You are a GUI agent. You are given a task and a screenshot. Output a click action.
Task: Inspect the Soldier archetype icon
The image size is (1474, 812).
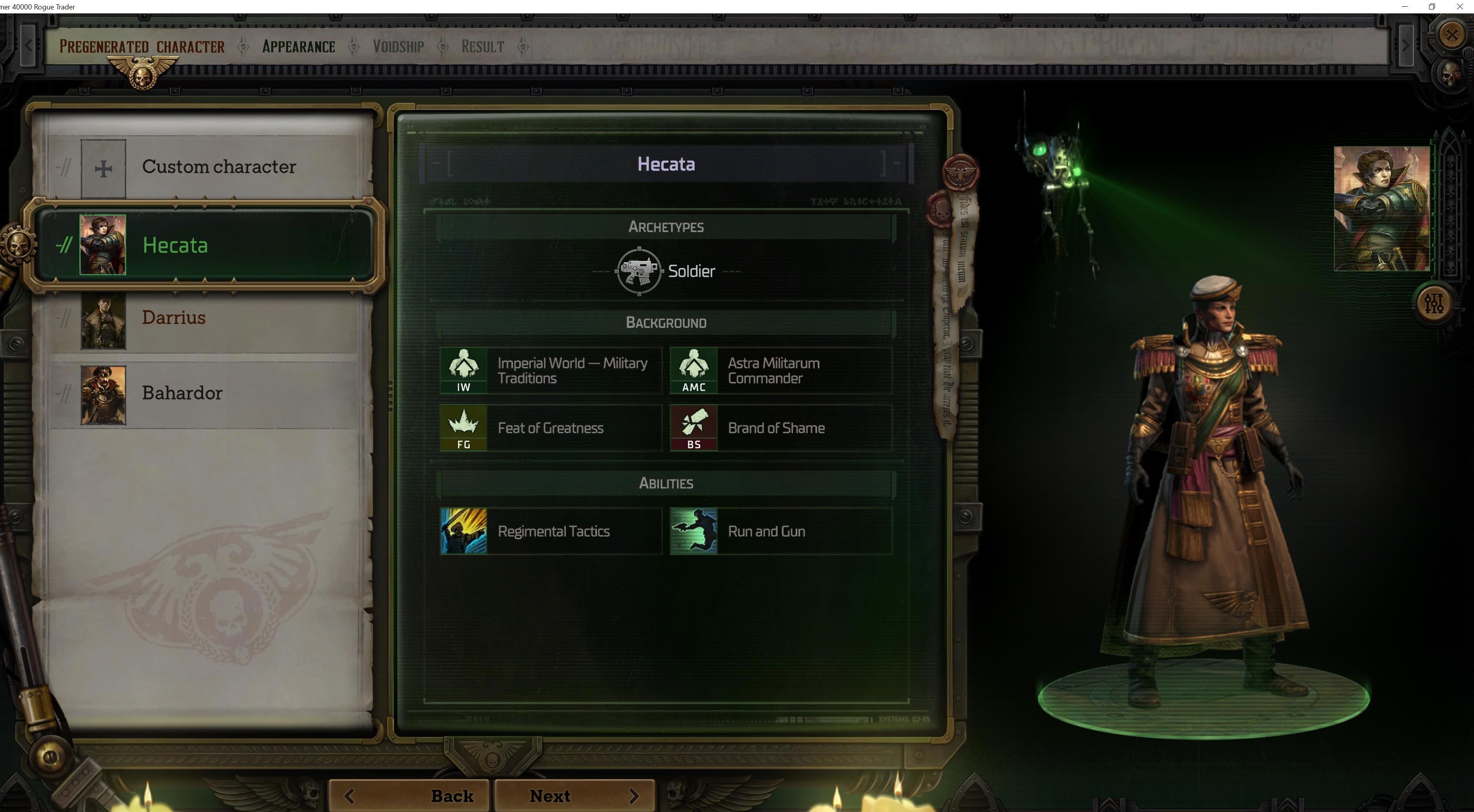(x=639, y=271)
